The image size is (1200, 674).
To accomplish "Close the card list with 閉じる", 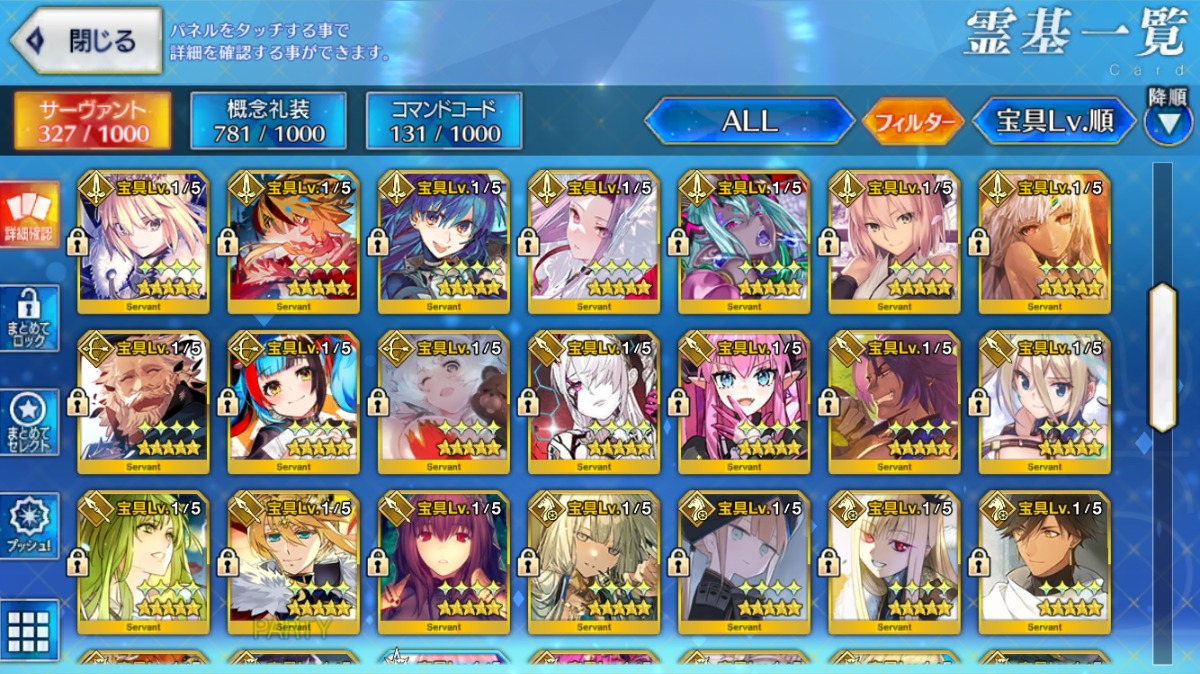I will point(86,41).
